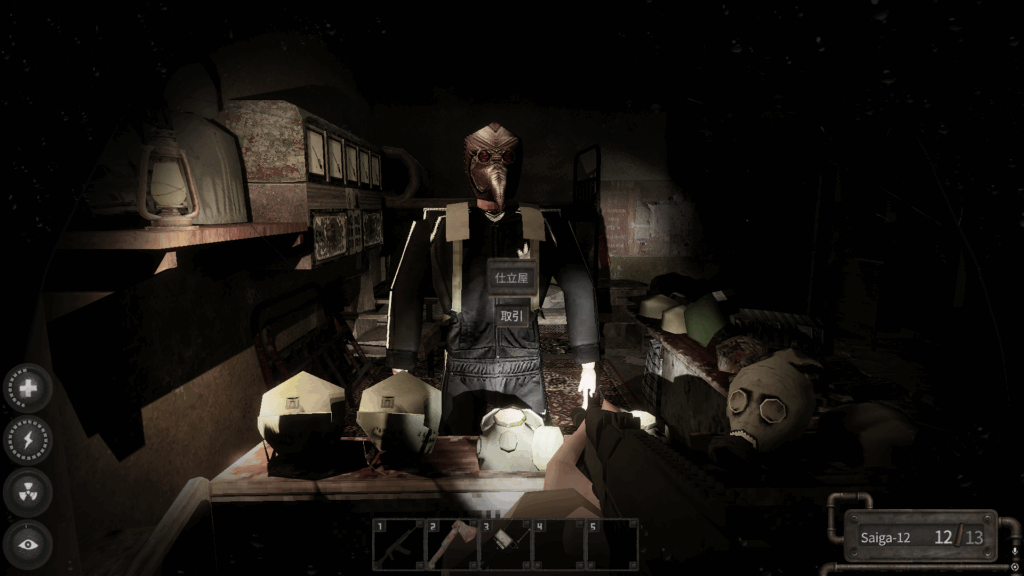
Task: Toggle the eye visibility icon
Action: click(28, 544)
